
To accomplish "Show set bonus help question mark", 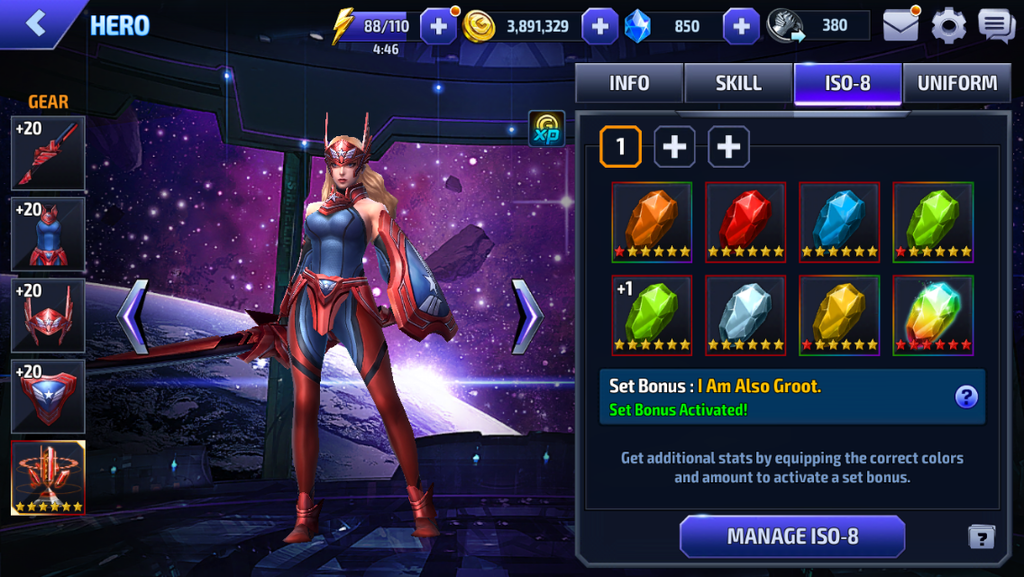I will click(x=966, y=397).
